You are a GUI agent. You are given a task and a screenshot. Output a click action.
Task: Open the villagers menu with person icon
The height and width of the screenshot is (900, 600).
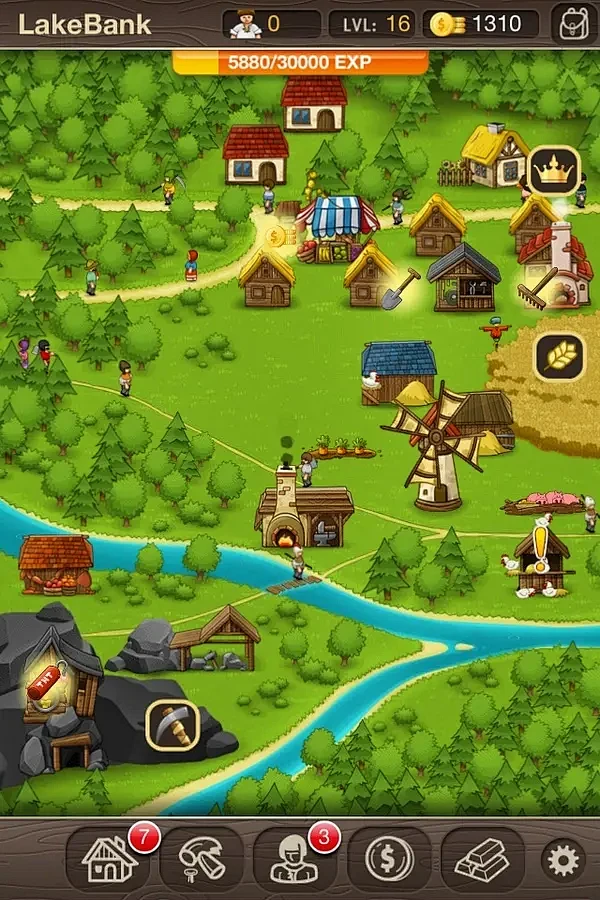(296, 858)
